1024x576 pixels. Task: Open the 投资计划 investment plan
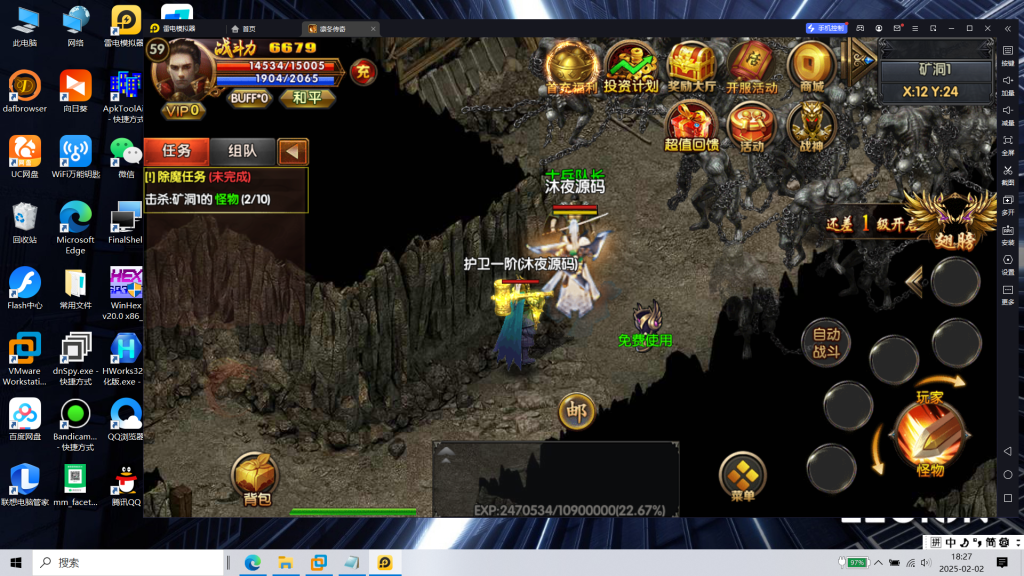click(631, 67)
